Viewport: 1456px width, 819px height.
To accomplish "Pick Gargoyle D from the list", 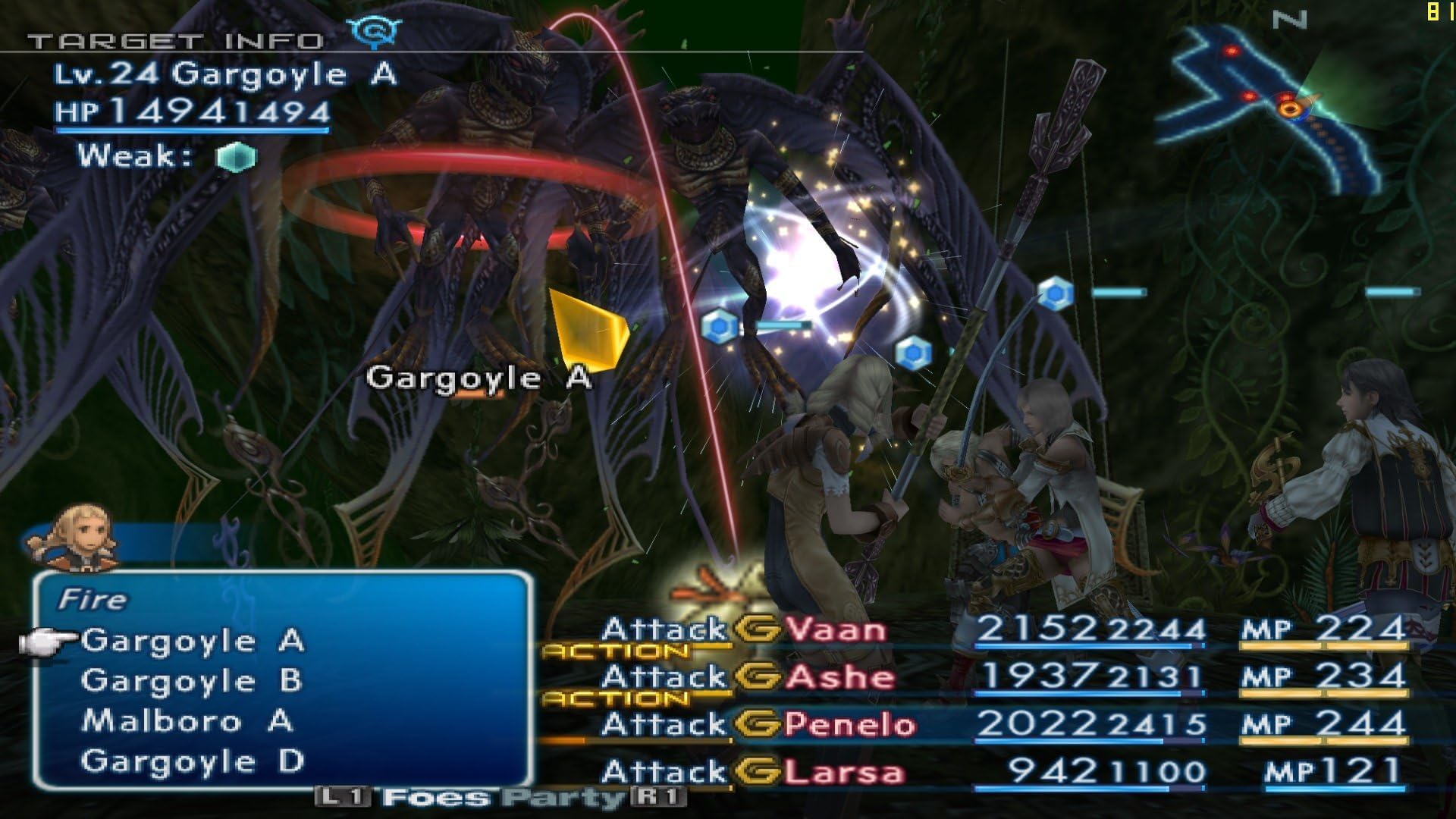I will (x=193, y=761).
